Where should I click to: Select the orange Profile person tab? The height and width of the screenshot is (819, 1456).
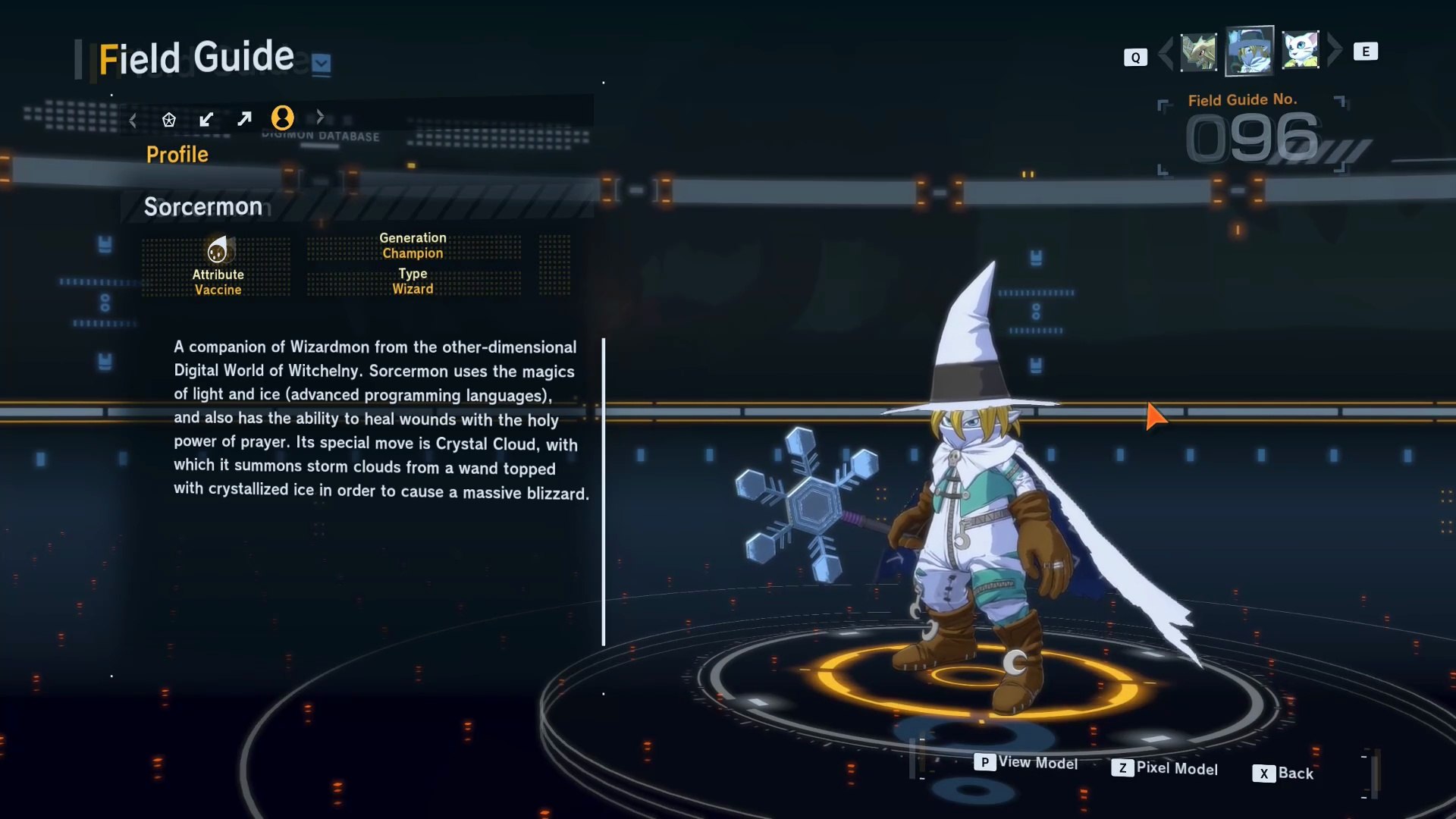[282, 118]
